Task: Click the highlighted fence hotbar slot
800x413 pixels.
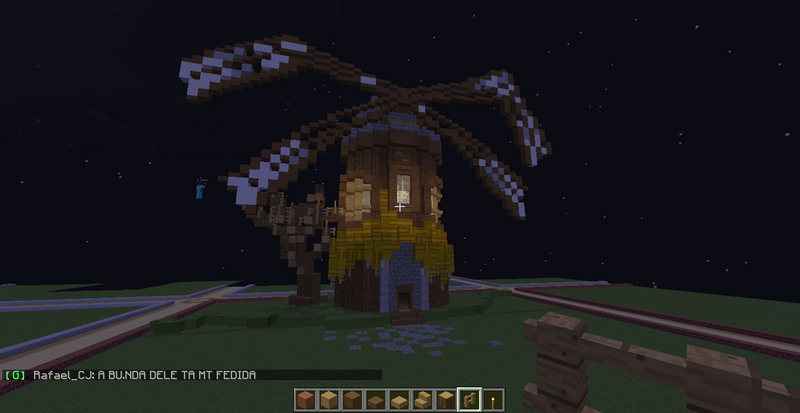Action: coord(467,401)
